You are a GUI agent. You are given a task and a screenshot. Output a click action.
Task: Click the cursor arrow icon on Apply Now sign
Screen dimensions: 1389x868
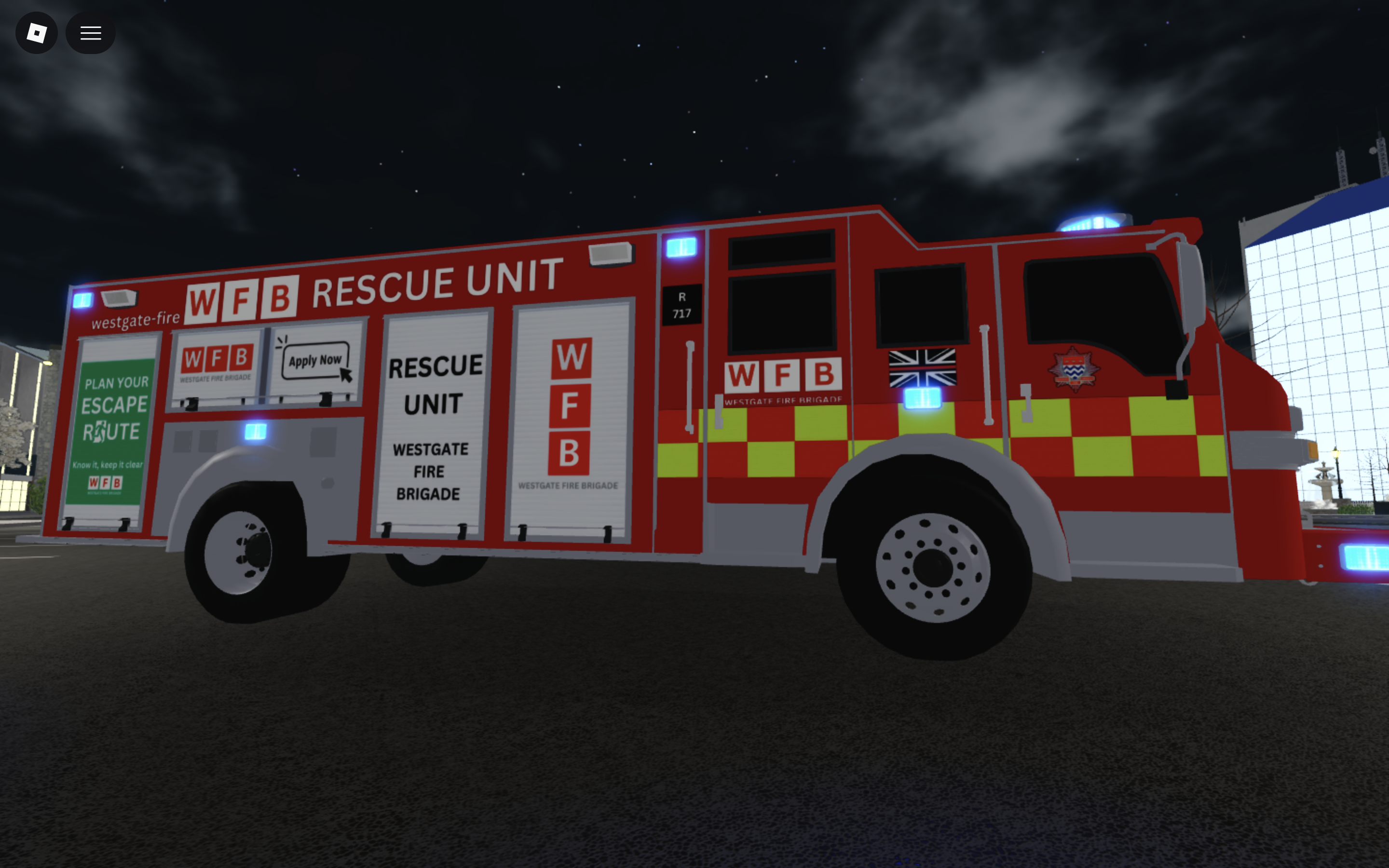346,375
